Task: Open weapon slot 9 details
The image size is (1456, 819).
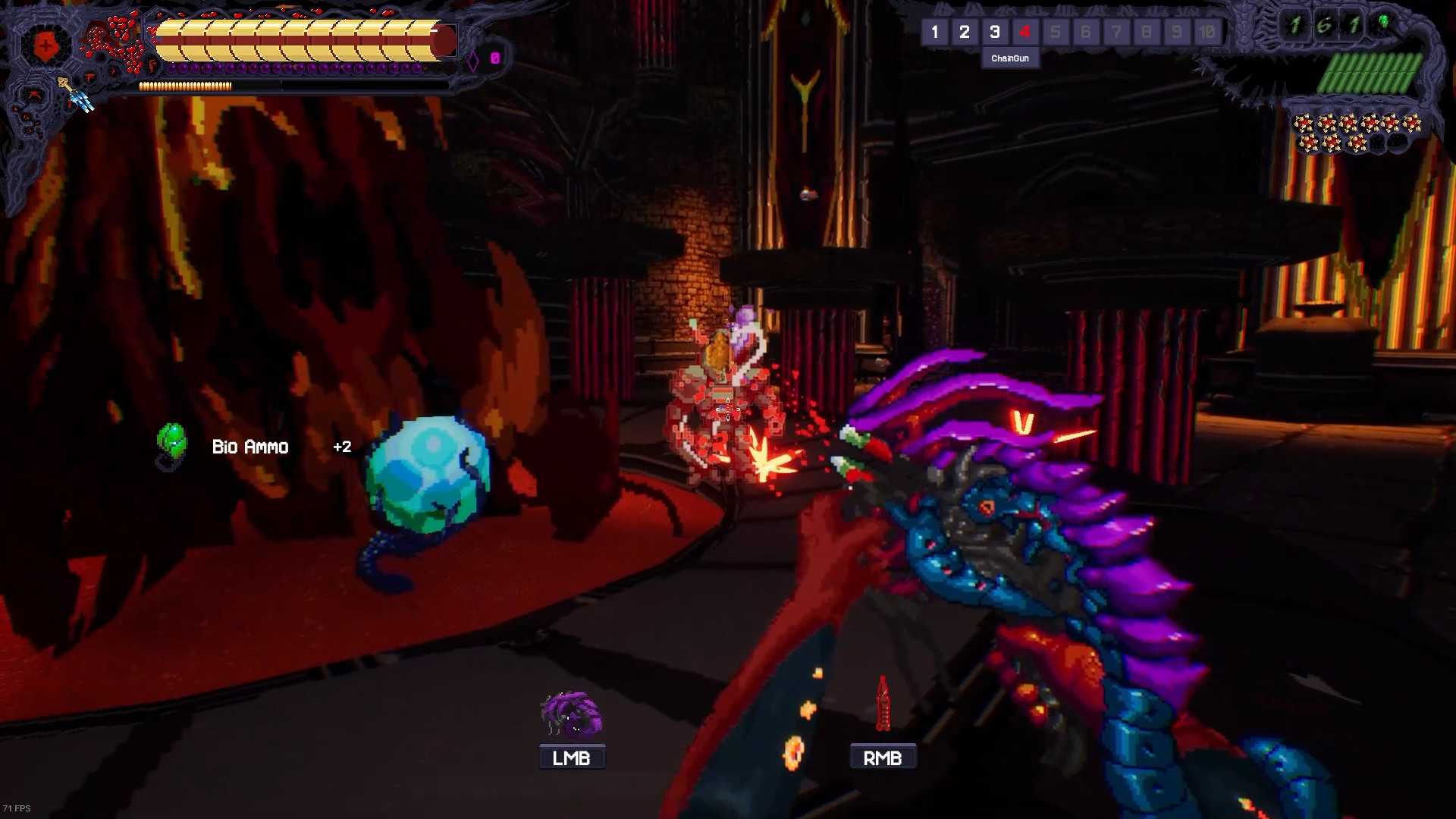Action: pyautogui.click(x=1176, y=32)
